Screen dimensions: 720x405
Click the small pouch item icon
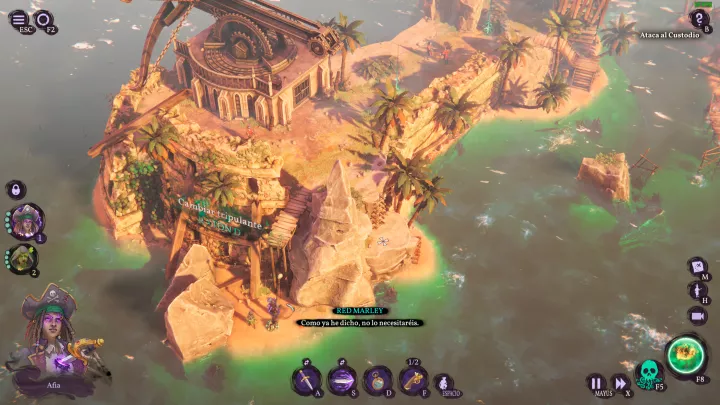coord(443,382)
